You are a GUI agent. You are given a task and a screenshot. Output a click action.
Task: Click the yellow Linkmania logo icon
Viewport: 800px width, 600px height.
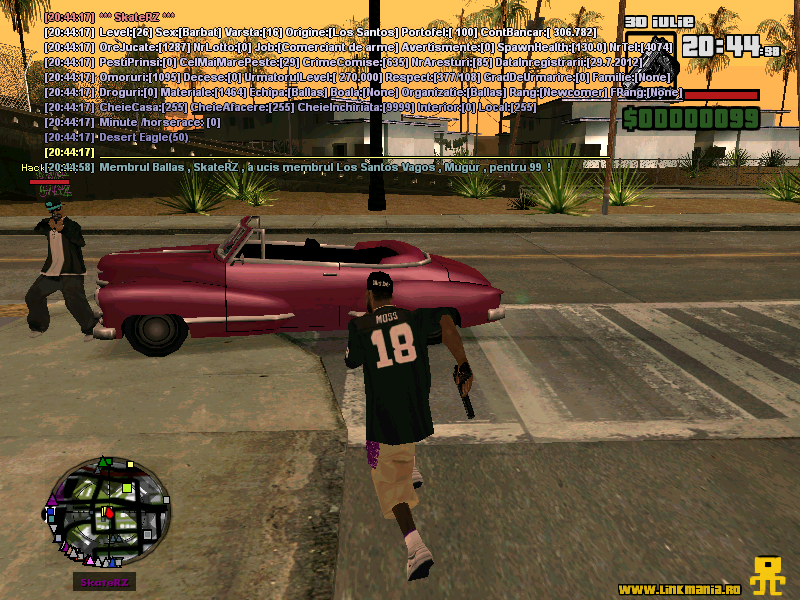tap(767, 576)
